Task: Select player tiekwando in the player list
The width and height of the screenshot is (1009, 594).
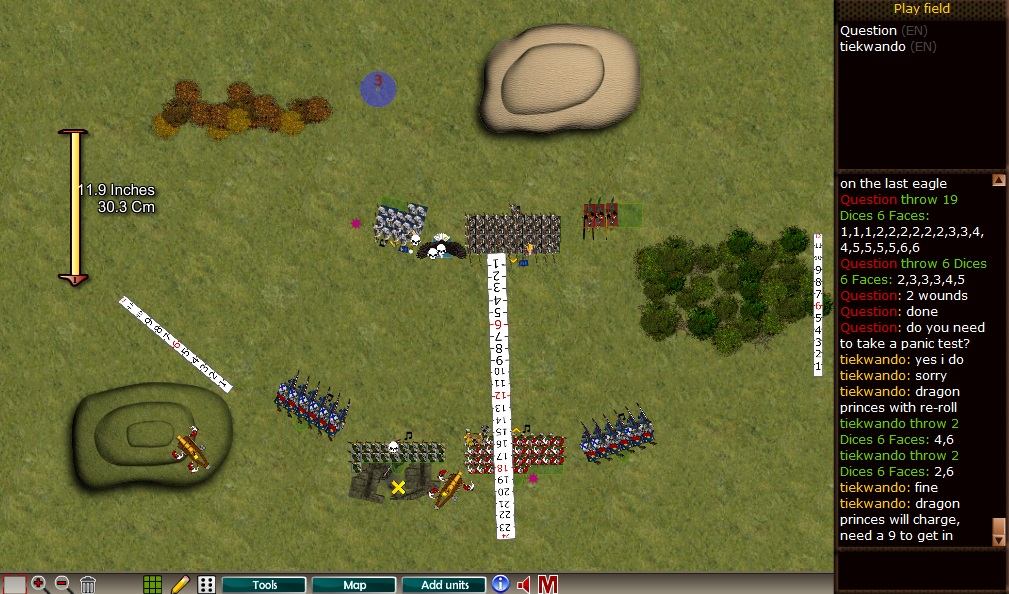Action: click(874, 46)
